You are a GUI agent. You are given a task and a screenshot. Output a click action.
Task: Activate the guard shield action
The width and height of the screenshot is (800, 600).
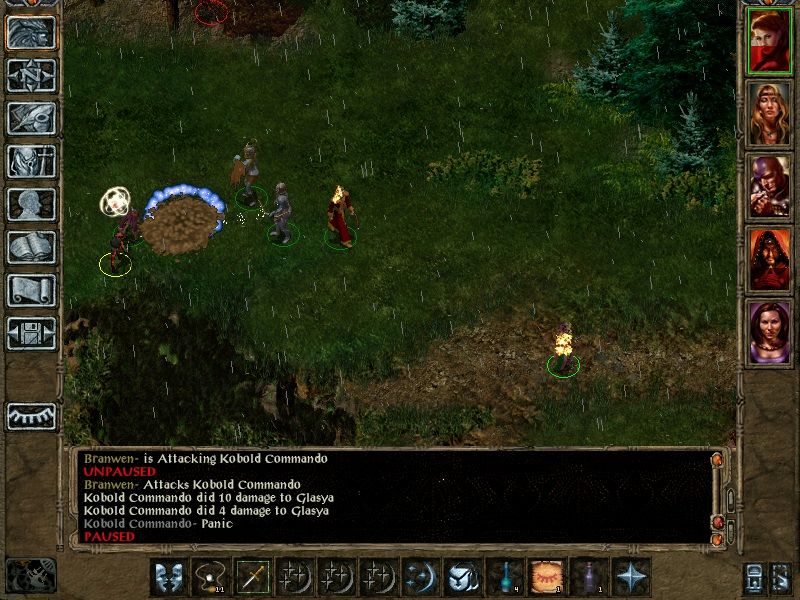(x=169, y=578)
